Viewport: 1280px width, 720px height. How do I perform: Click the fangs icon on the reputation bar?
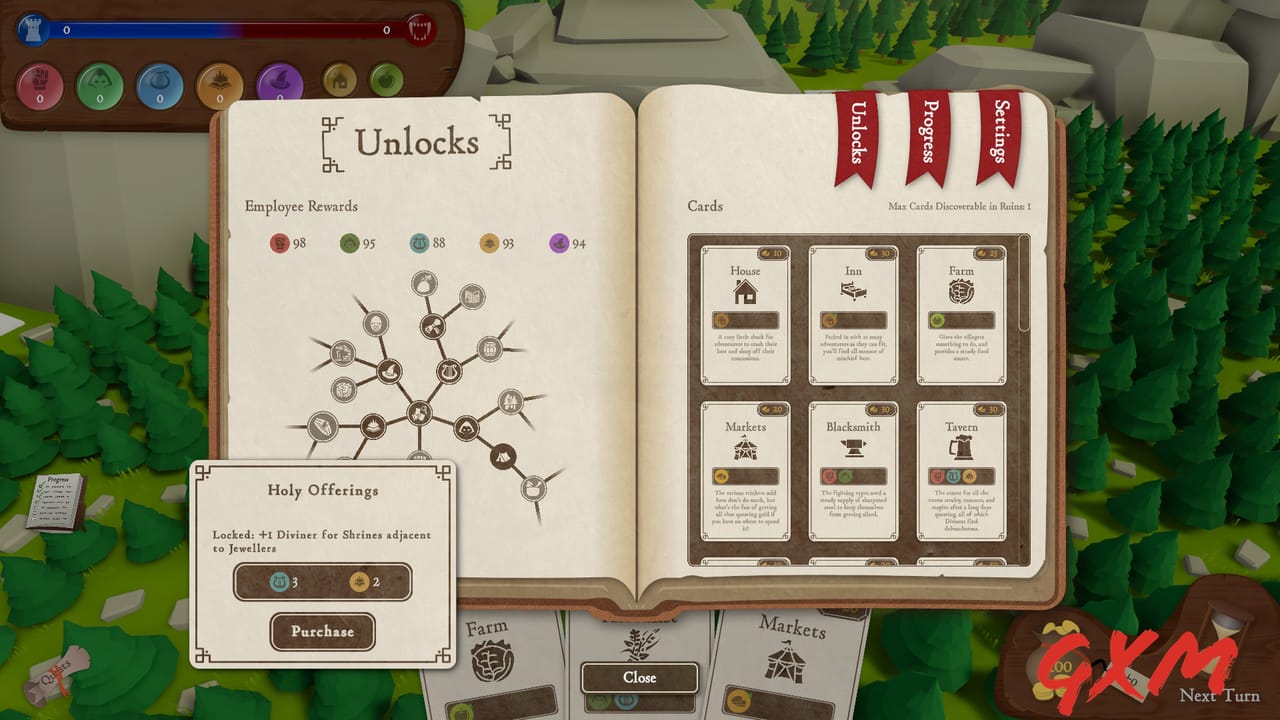420,29
